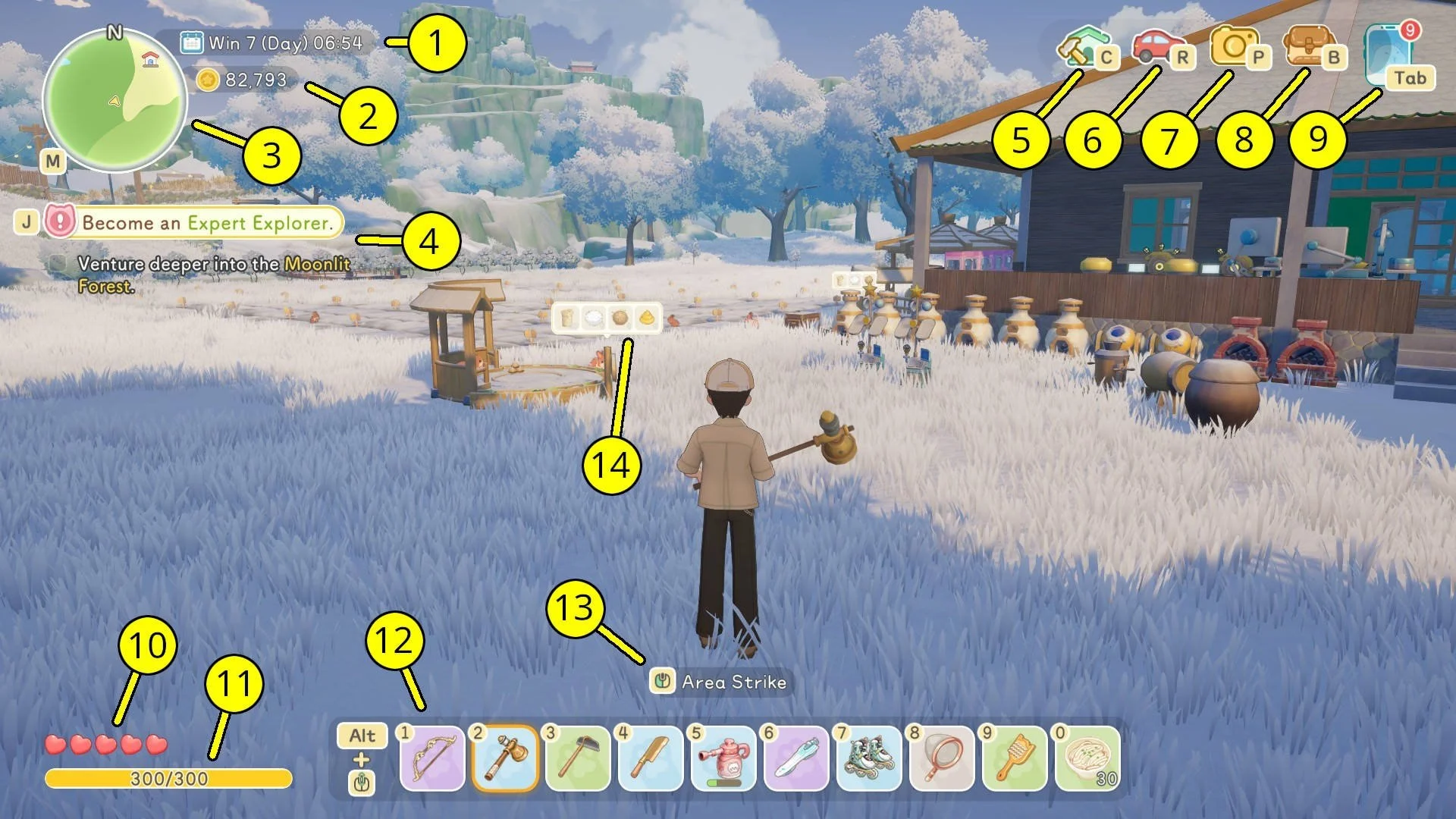Pick the white surfboard item in slot 6
Screen dimensions: 1456x819
point(796,758)
